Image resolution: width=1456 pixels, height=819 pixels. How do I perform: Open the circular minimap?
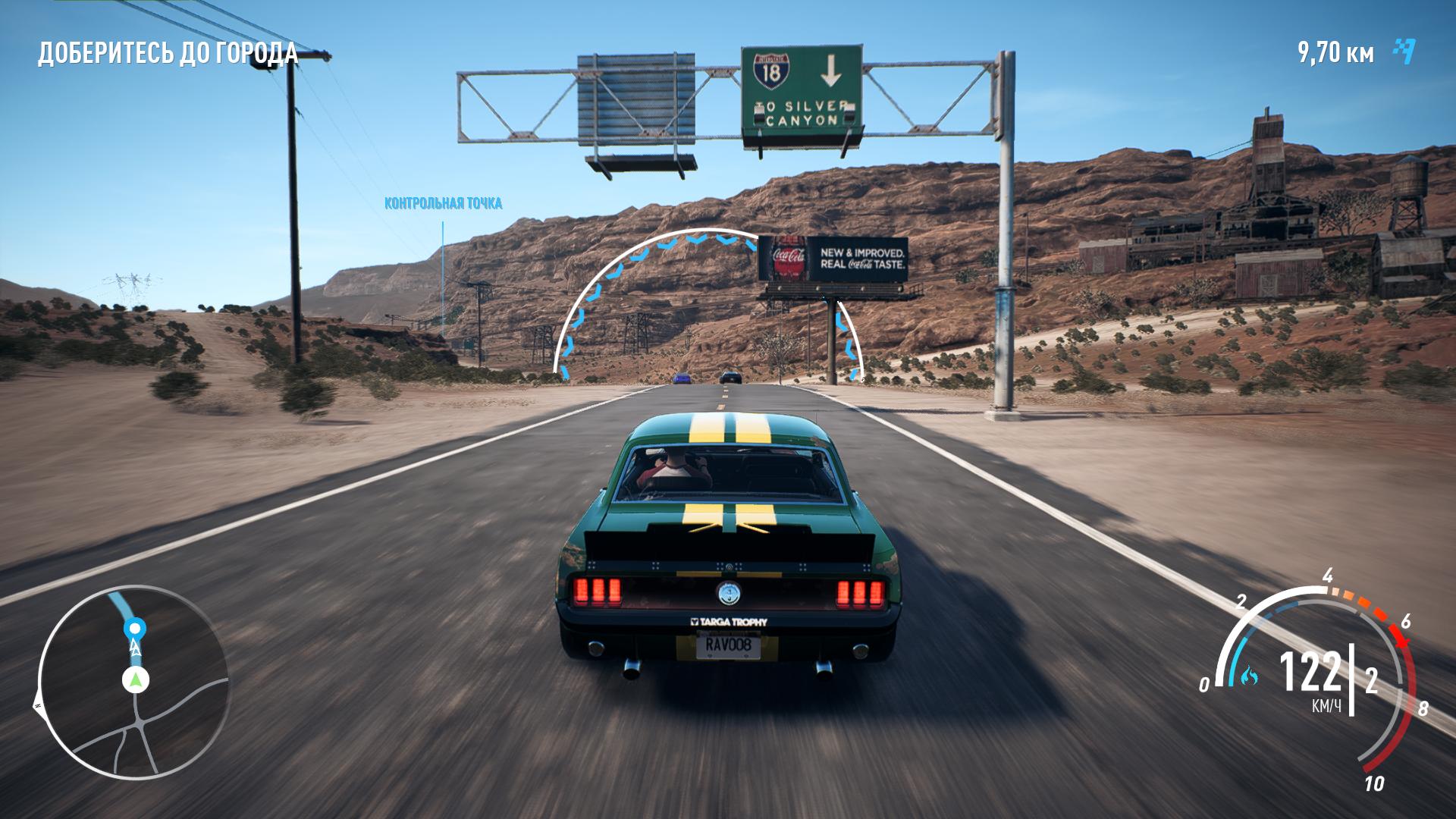(133, 682)
